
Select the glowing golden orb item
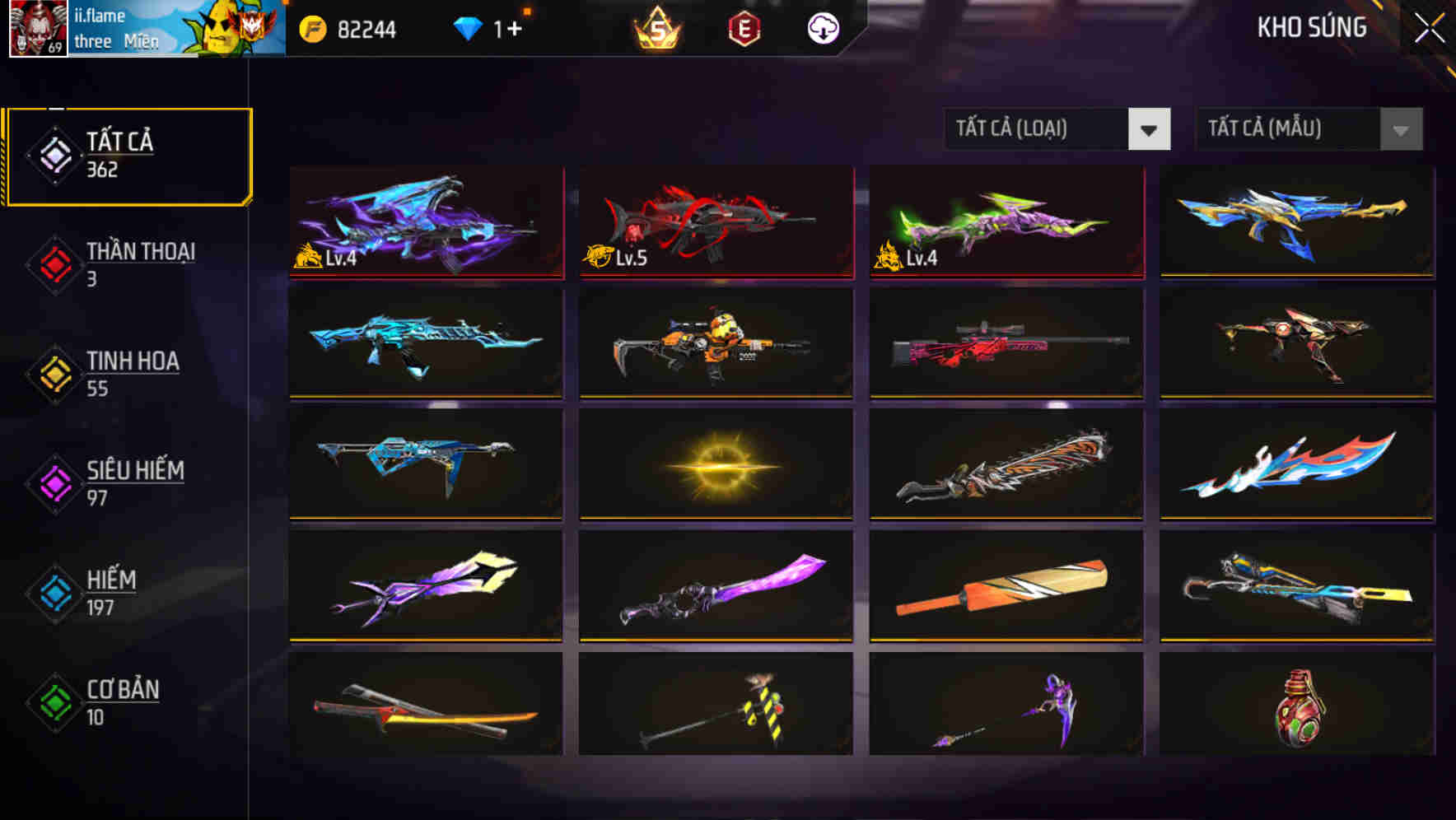tap(715, 465)
